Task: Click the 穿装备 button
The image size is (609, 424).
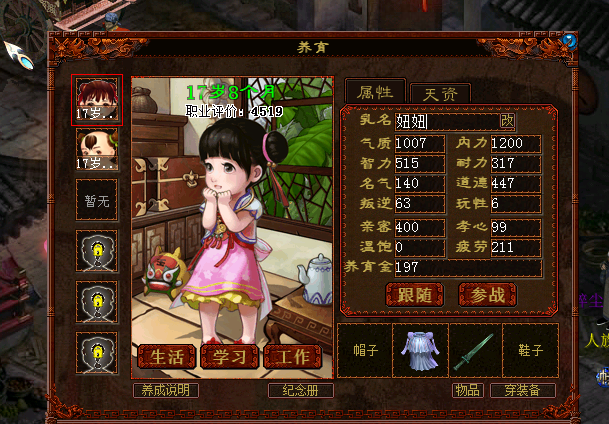Action: [x=522, y=390]
